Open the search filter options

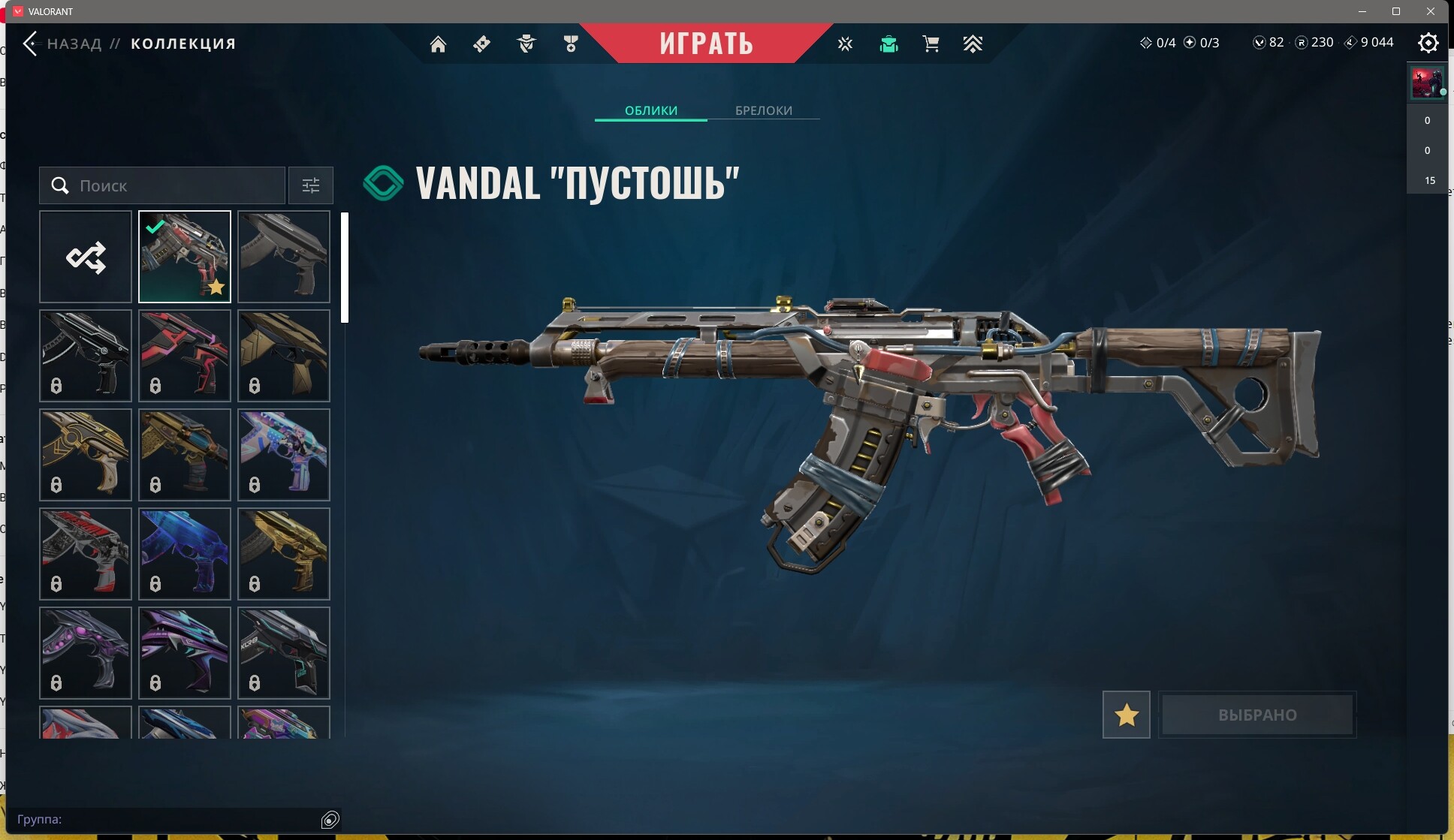click(310, 185)
